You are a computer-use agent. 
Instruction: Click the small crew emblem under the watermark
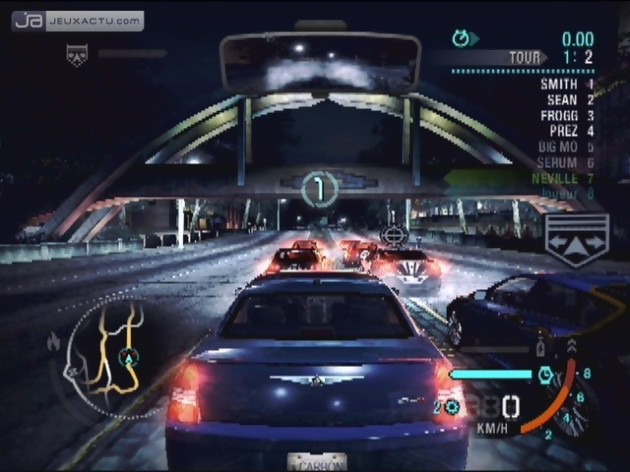(x=75, y=55)
